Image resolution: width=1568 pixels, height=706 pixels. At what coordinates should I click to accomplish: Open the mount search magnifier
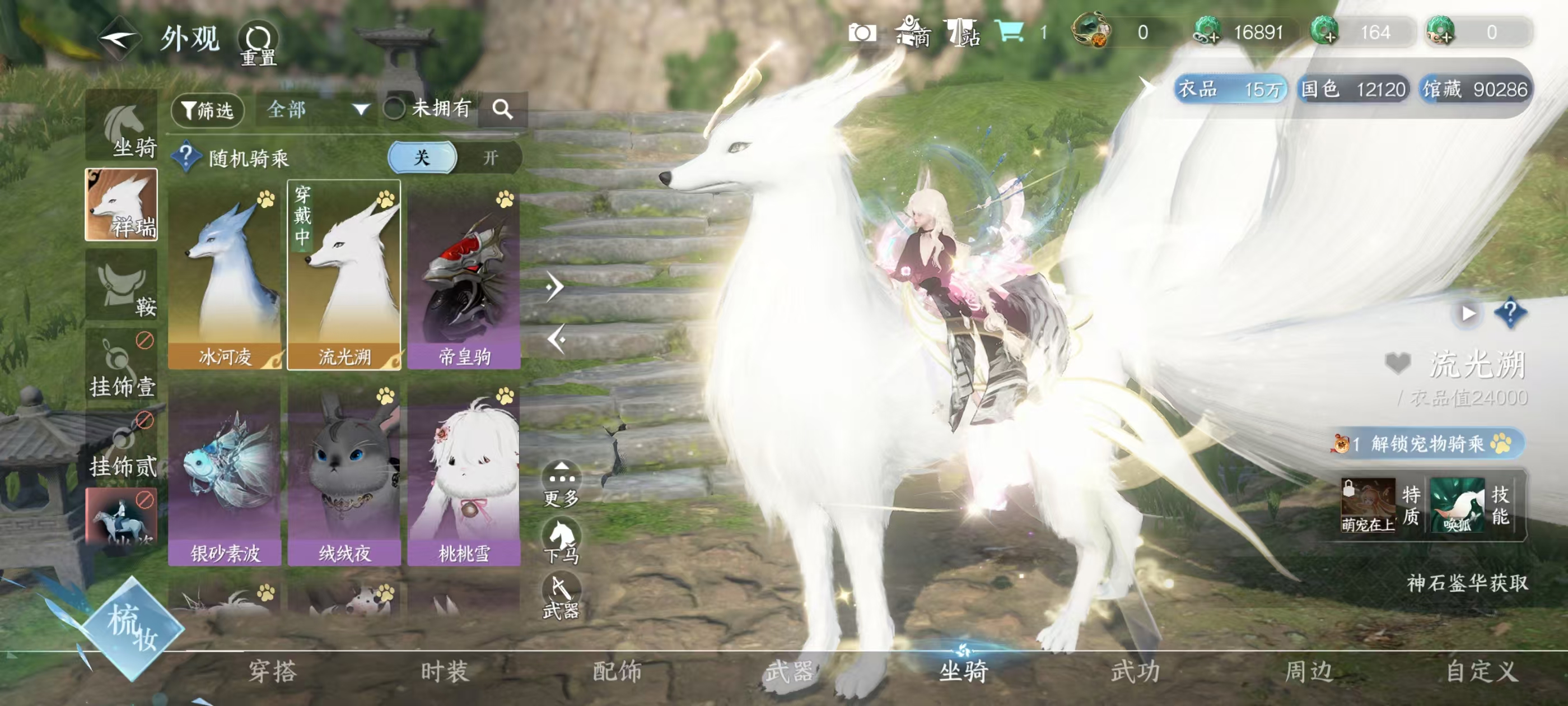coord(502,110)
